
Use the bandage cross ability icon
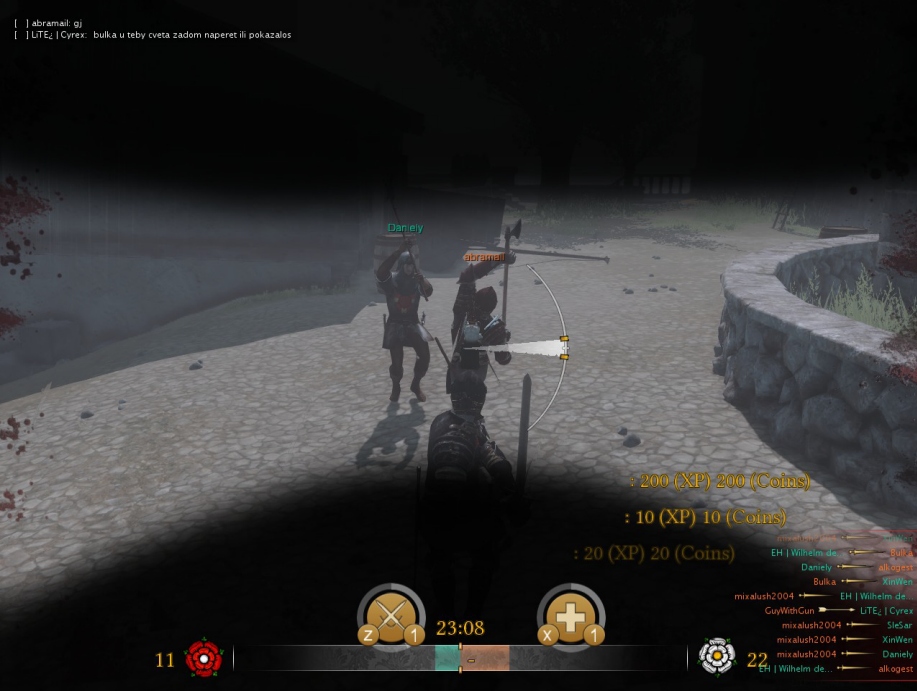pyautogui.click(x=570, y=616)
